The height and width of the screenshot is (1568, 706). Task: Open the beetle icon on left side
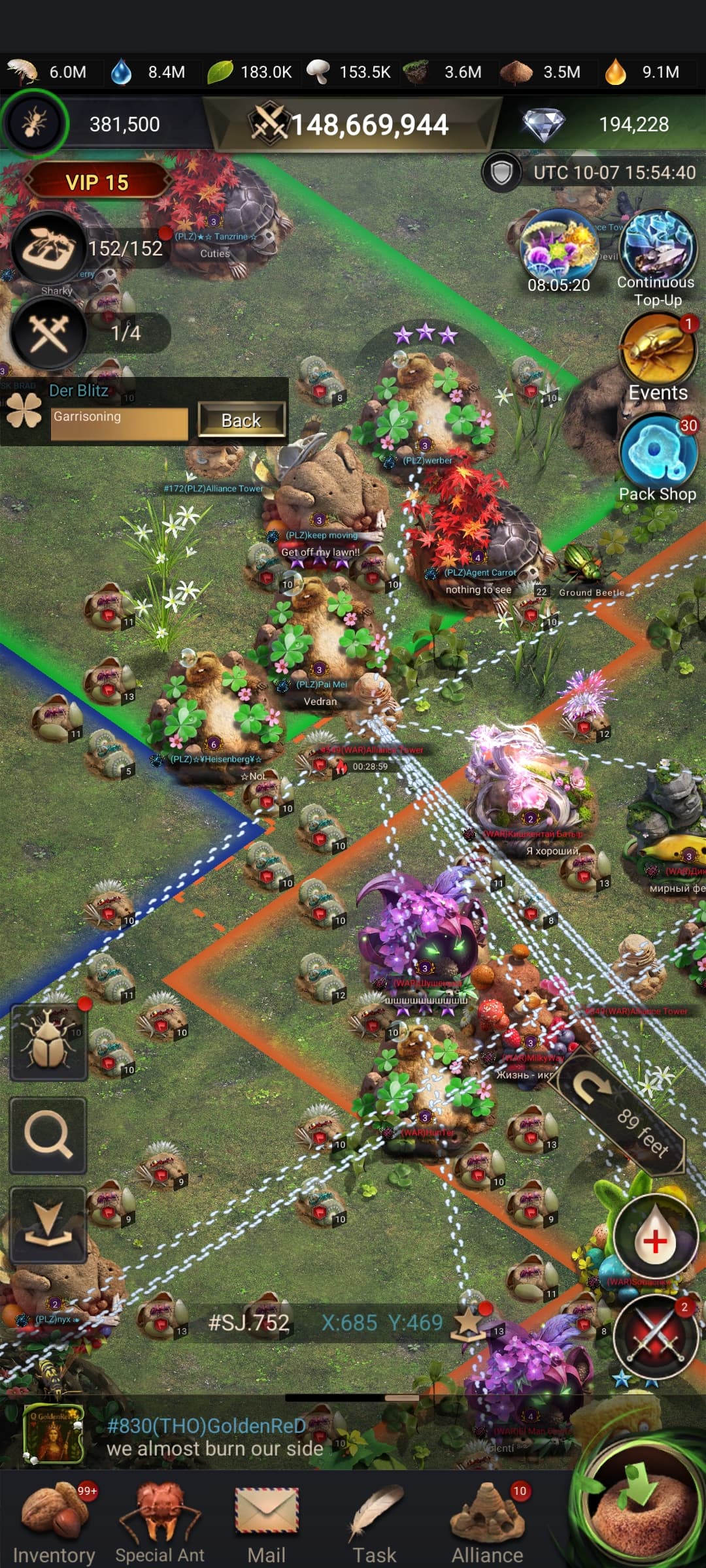48,1042
